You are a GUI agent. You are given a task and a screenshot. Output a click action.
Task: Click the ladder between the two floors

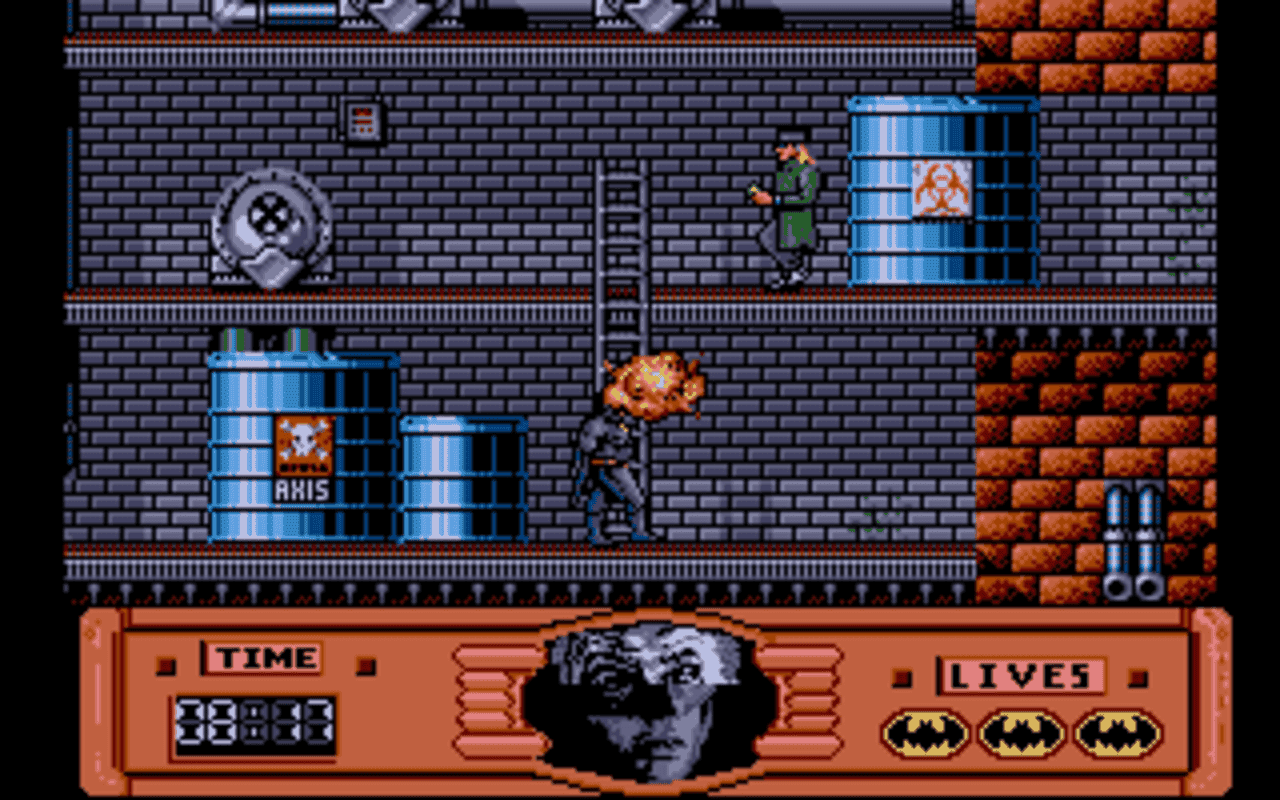pos(620,260)
